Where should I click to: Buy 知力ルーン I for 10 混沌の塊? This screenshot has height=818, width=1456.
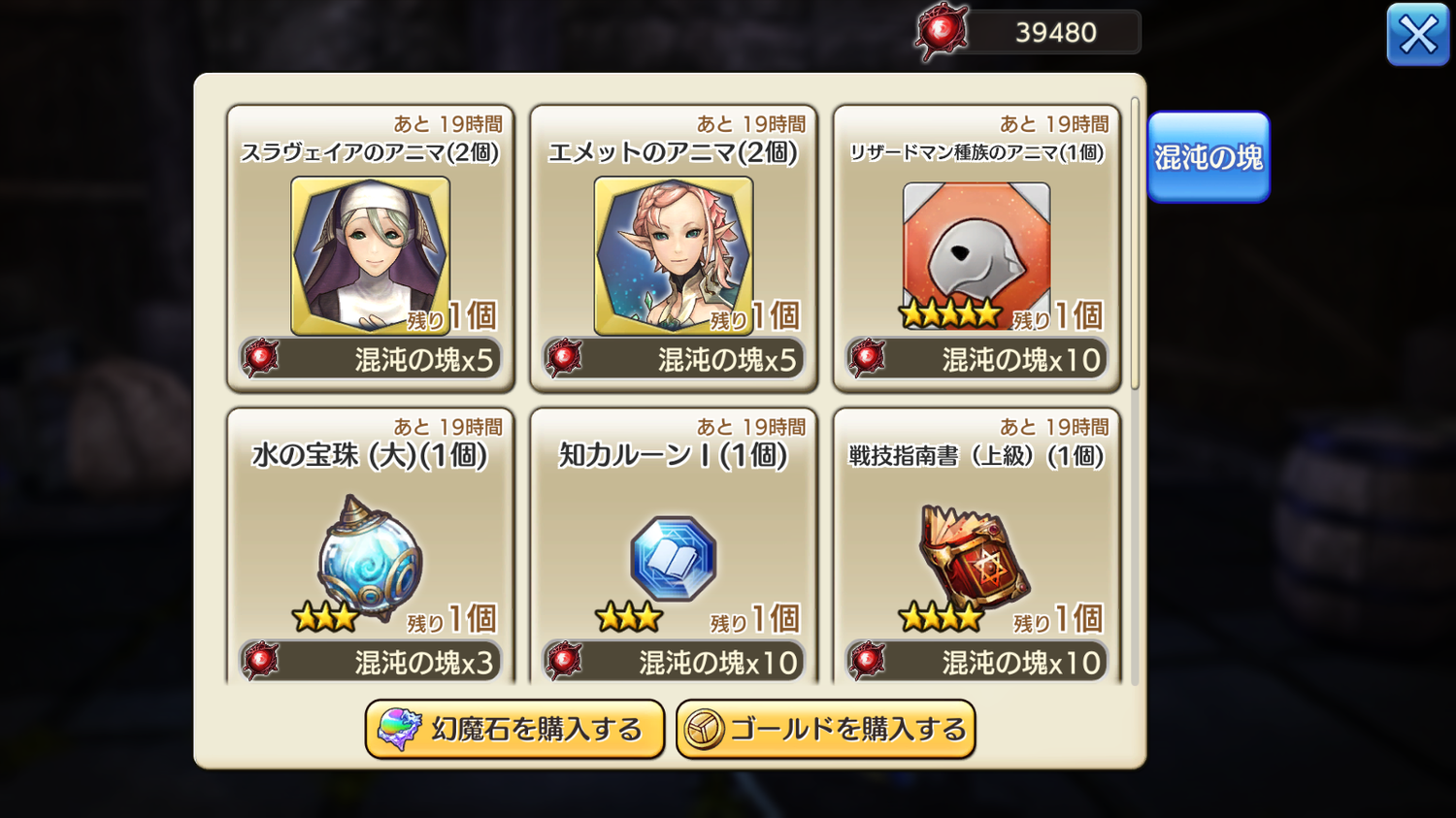[x=674, y=662]
